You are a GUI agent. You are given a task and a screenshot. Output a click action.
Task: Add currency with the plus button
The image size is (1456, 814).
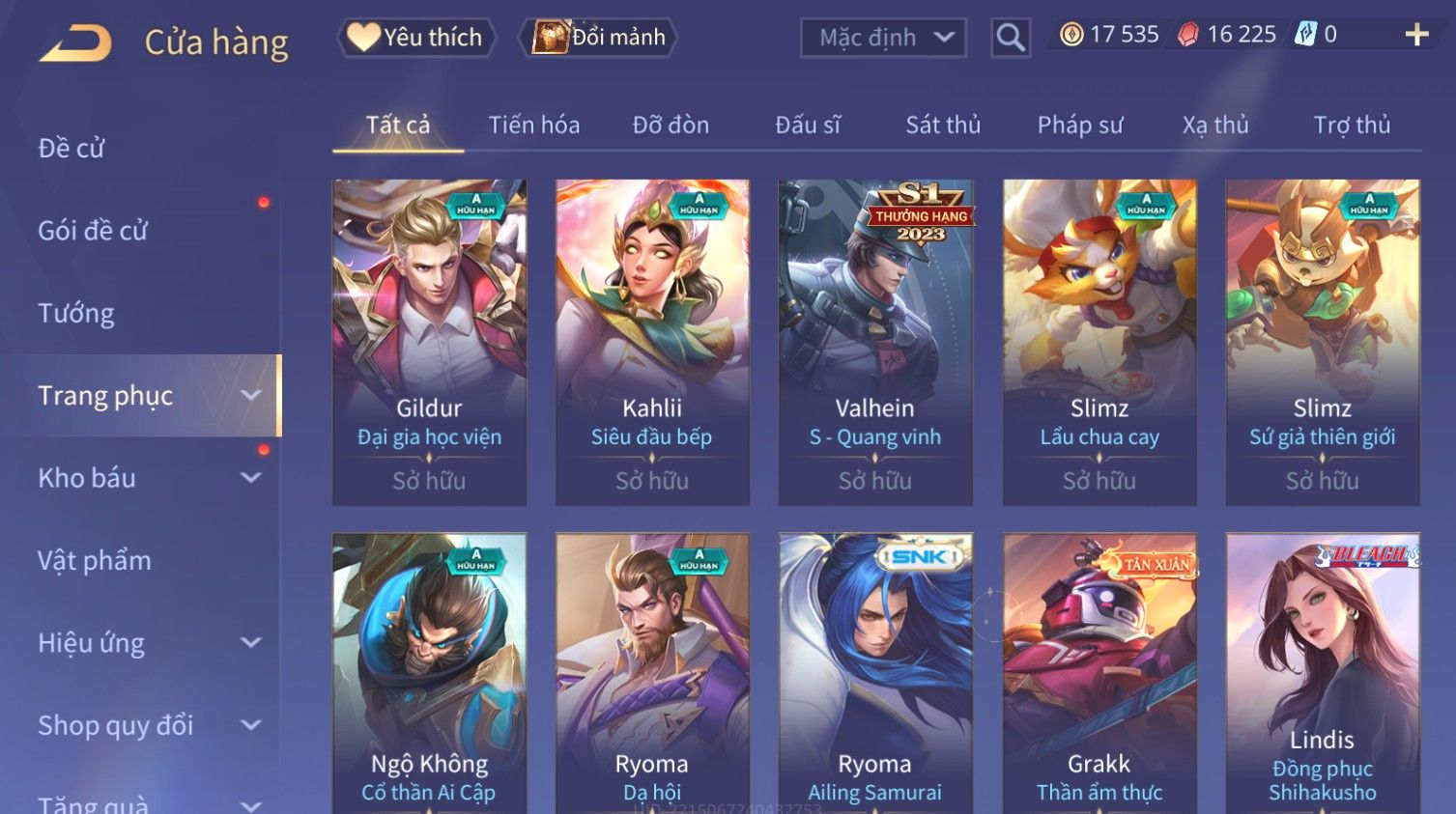click(1416, 36)
